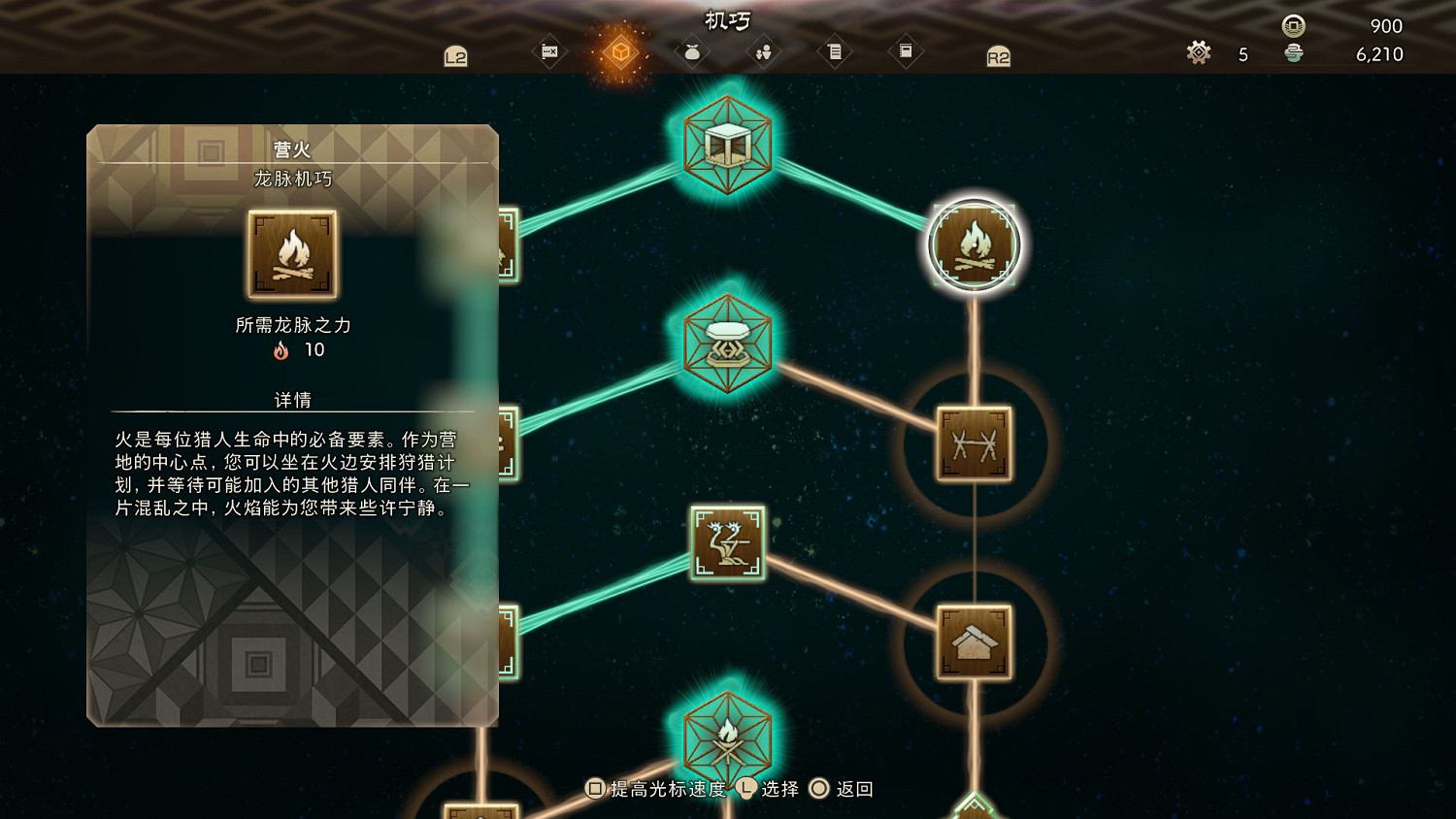Click the orange cube karakuri tab icon
The image size is (1456, 819).
coord(619,51)
